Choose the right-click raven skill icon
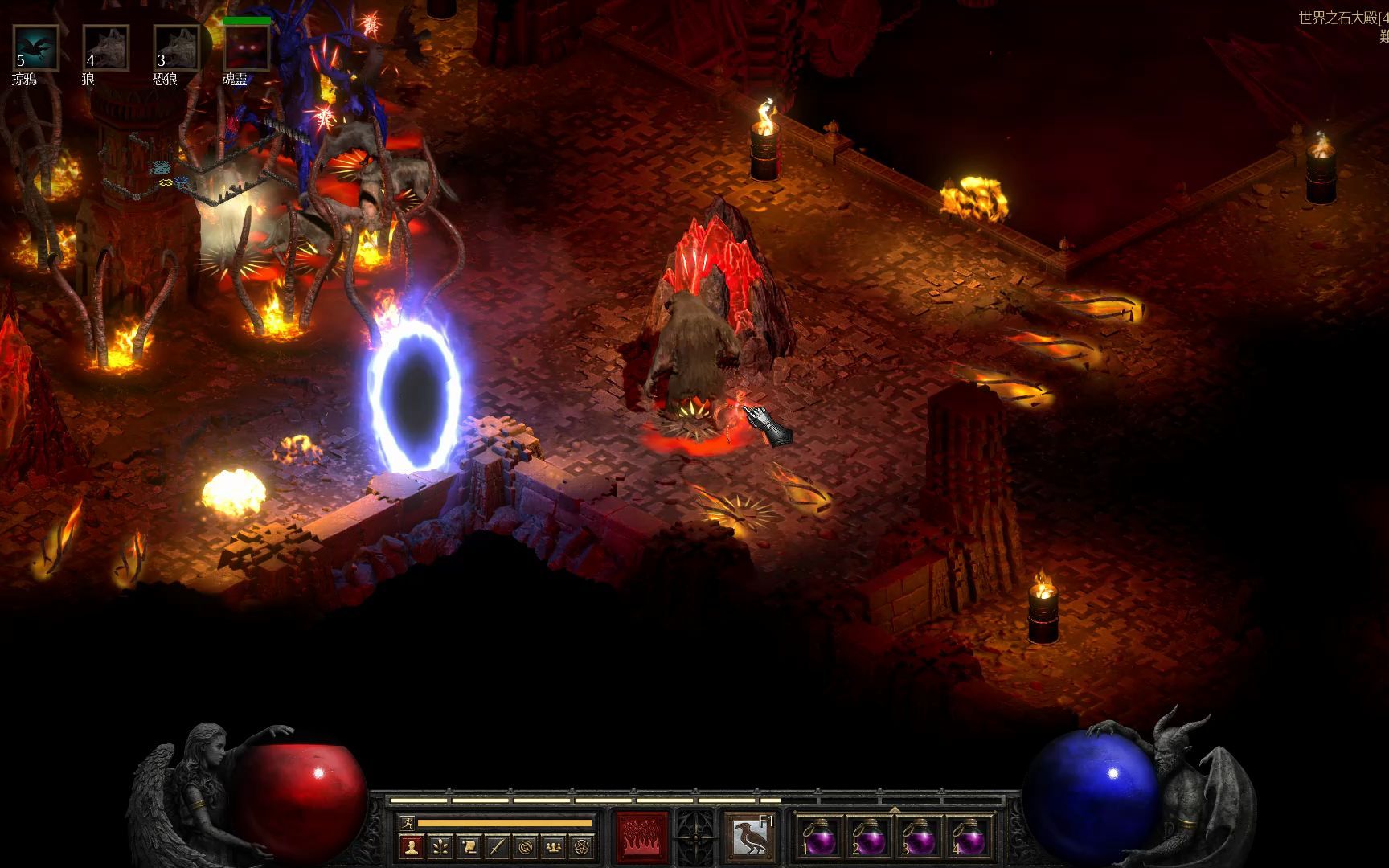Viewport: 1389px width, 868px height. tap(751, 837)
